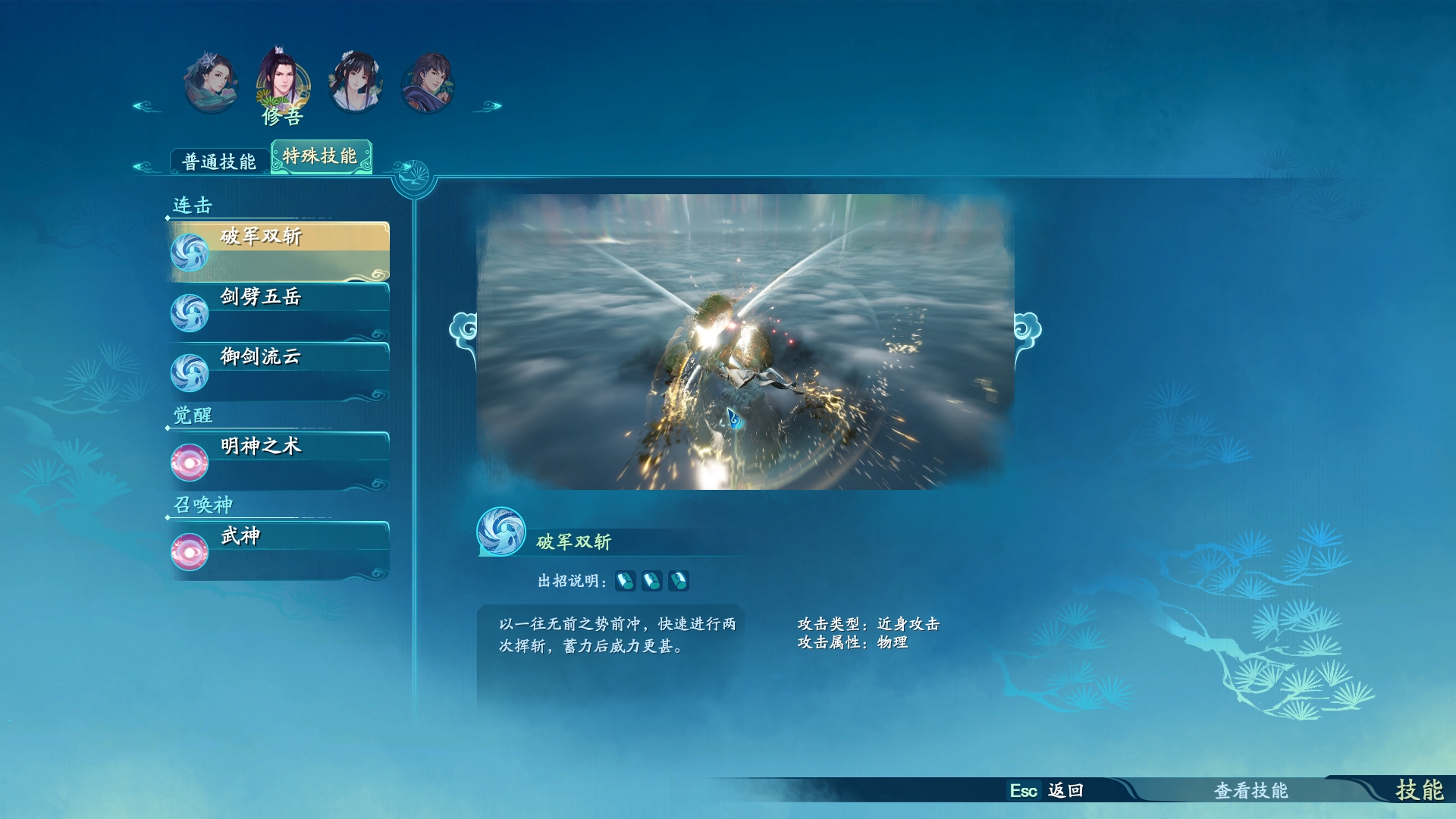The height and width of the screenshot is (819, 1456).
Task: Select the first female character portrait in teal
Action: tap(211, 82)
